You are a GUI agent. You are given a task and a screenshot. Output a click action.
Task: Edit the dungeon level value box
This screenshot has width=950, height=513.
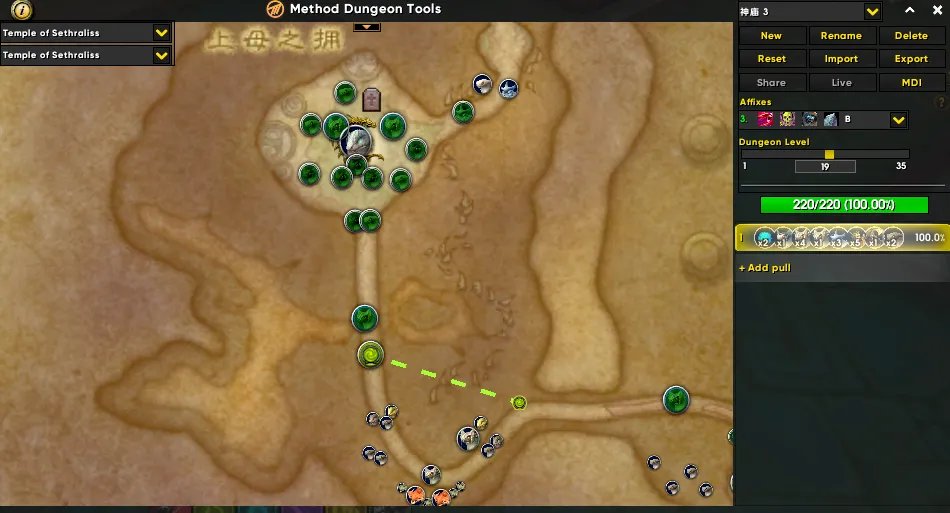pyautogui.click(x=824, y=167)
